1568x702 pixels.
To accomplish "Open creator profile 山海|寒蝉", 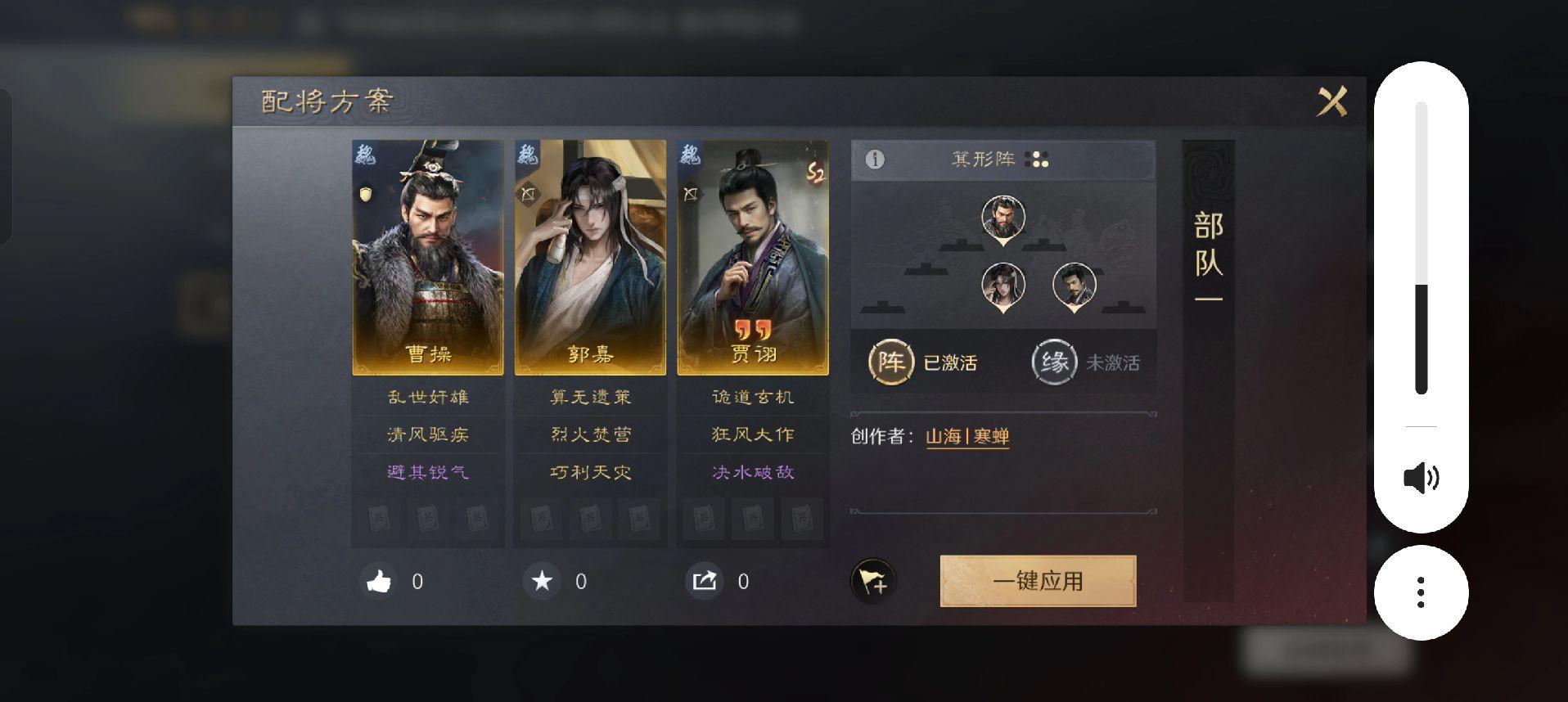I will 966,436.
